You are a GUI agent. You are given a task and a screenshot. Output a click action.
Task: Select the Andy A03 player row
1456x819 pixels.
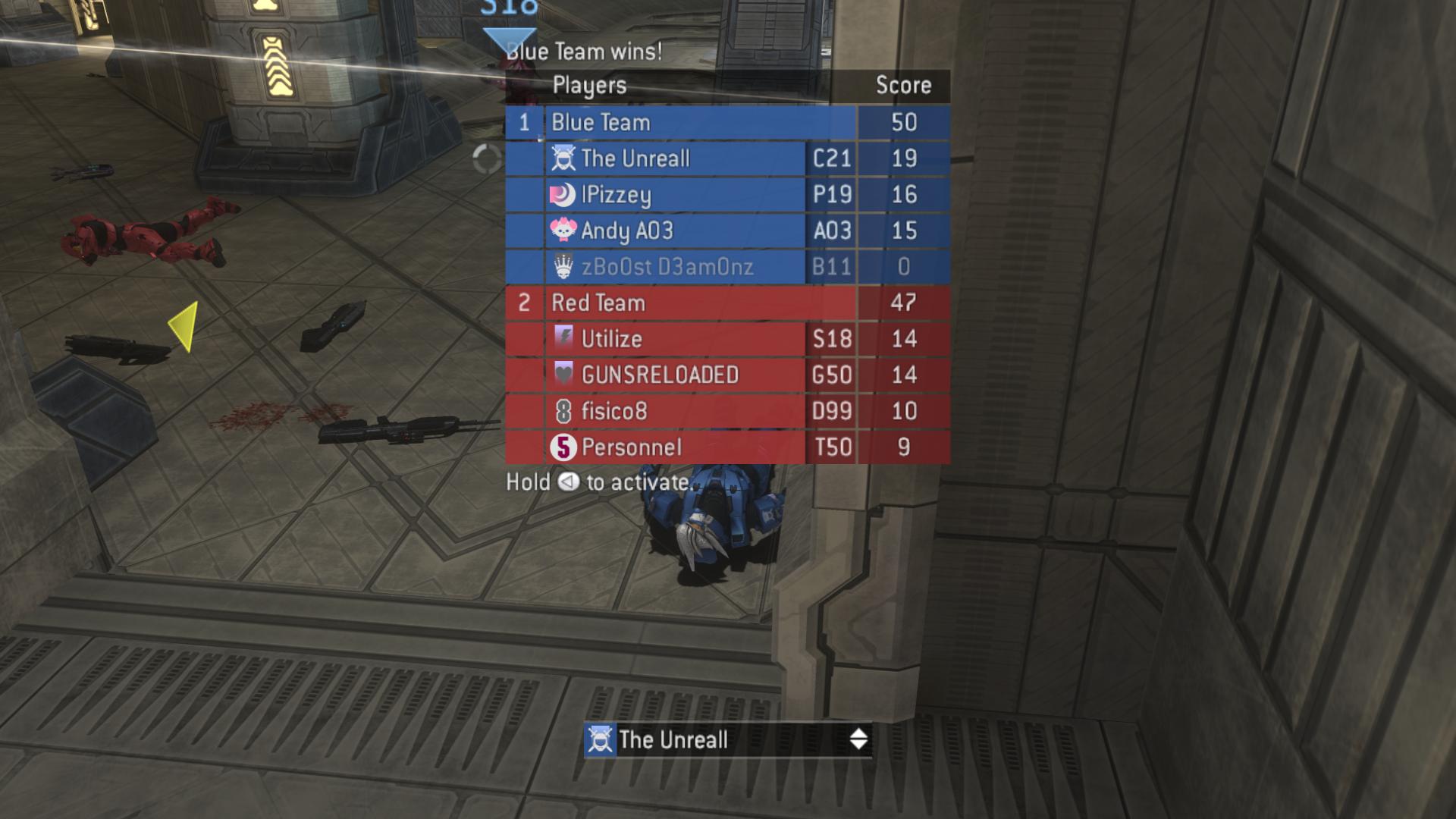pyautogui.click(x=675, y=231)
